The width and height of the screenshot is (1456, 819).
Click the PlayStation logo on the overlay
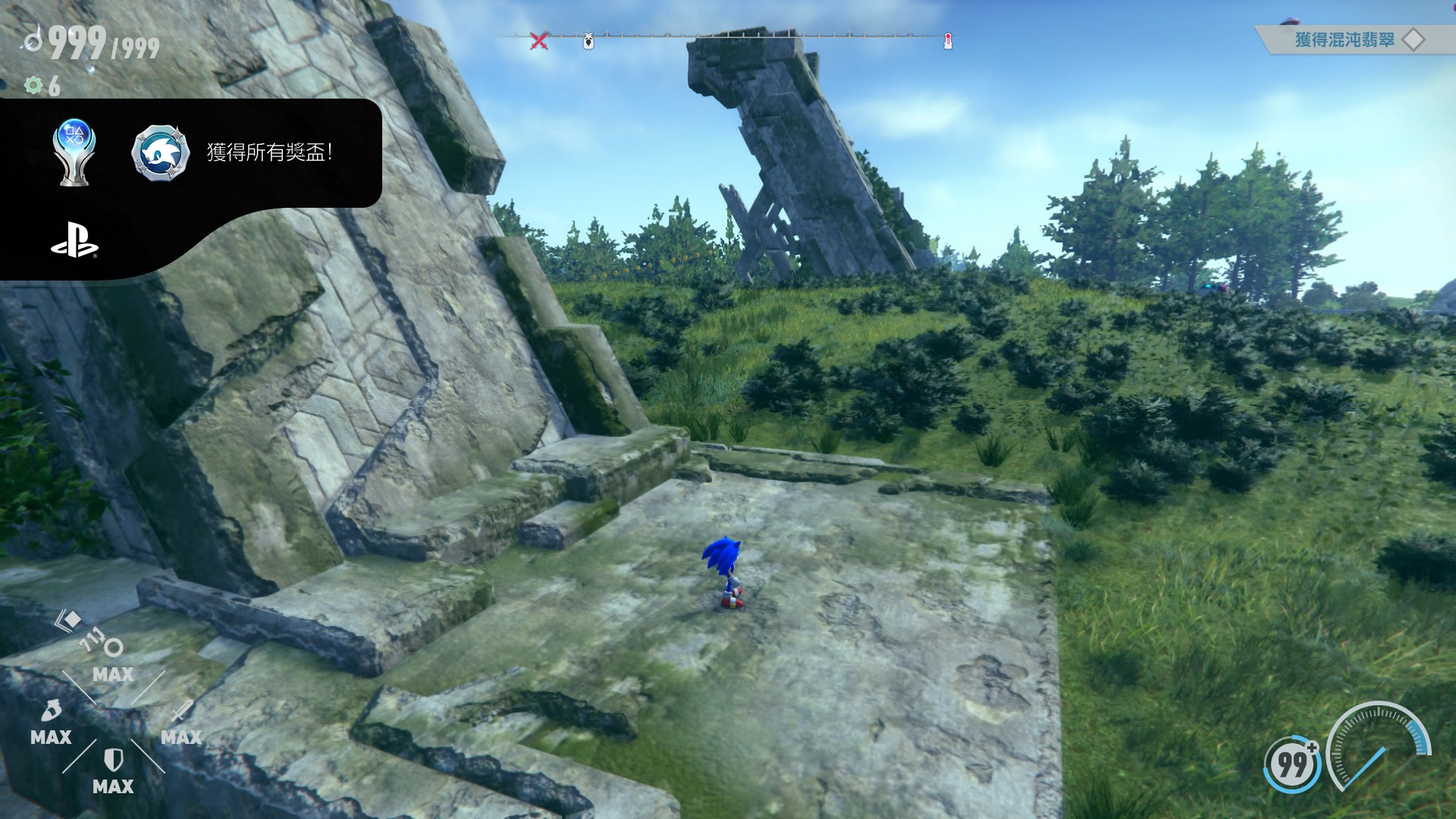point(74,240)
